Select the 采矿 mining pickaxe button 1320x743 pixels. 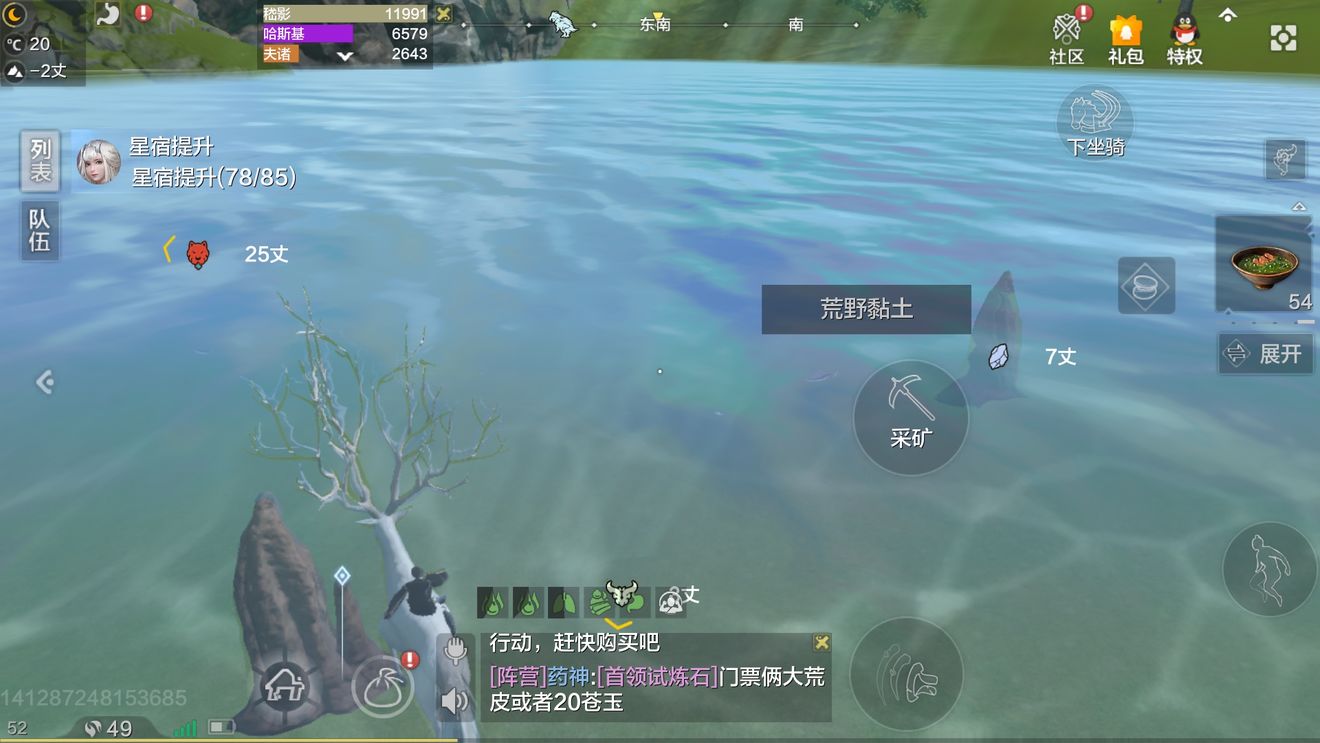pos(909,416)
